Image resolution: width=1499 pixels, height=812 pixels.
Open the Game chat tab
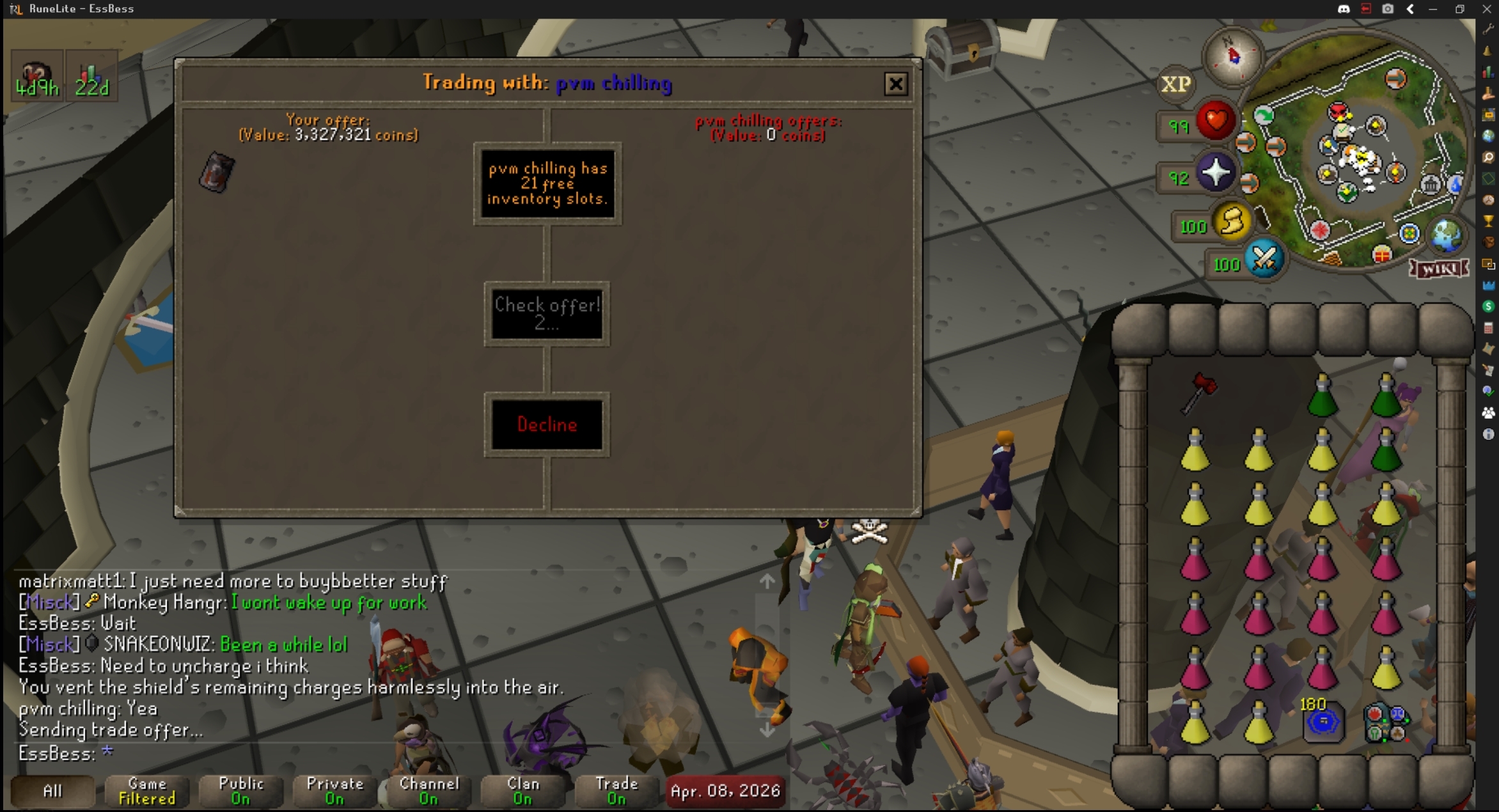click(x=146, y=791)
